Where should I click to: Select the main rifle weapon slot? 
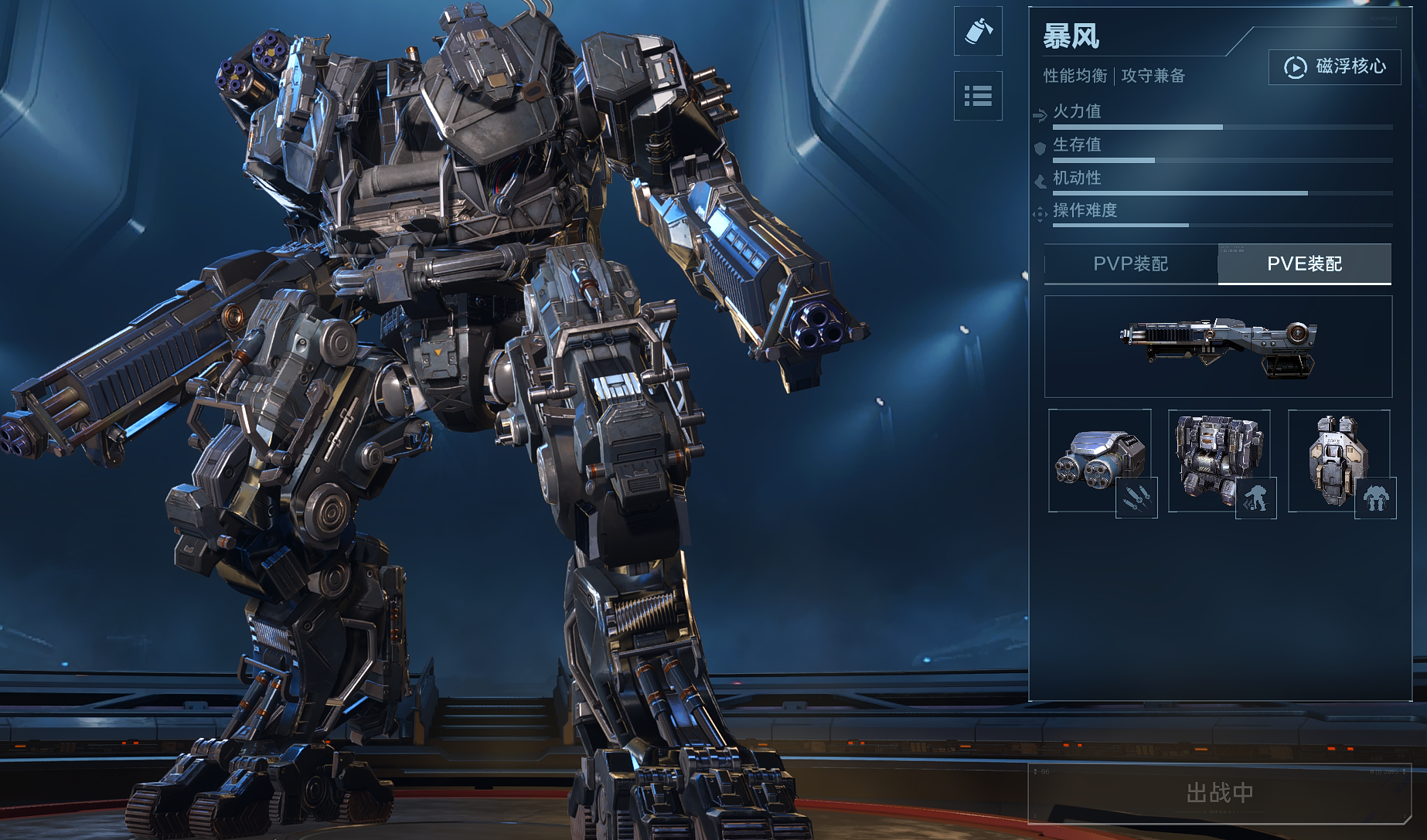[1218, 346]
